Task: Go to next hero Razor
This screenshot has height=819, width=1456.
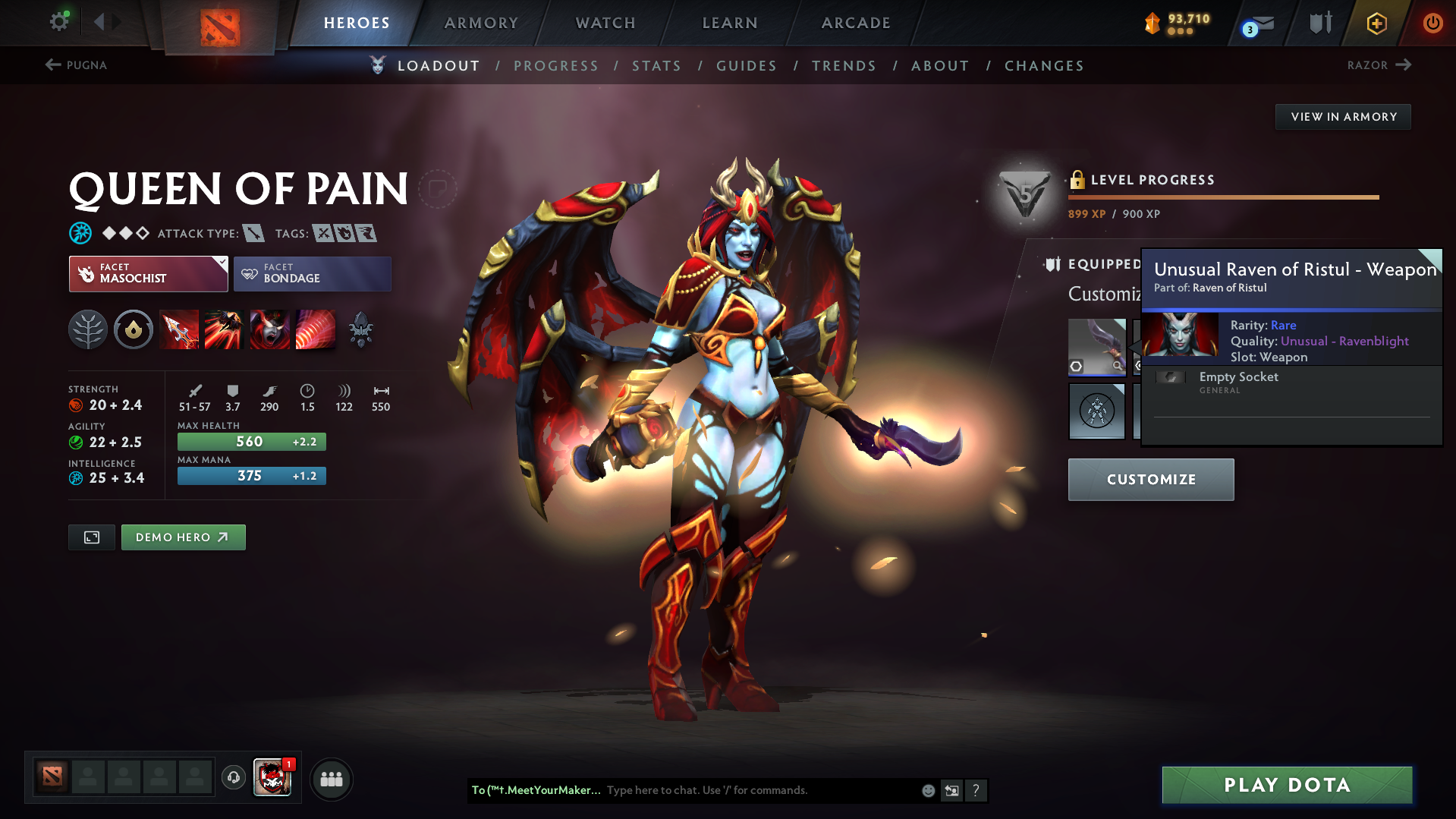Action: [x=1379, y=65]
